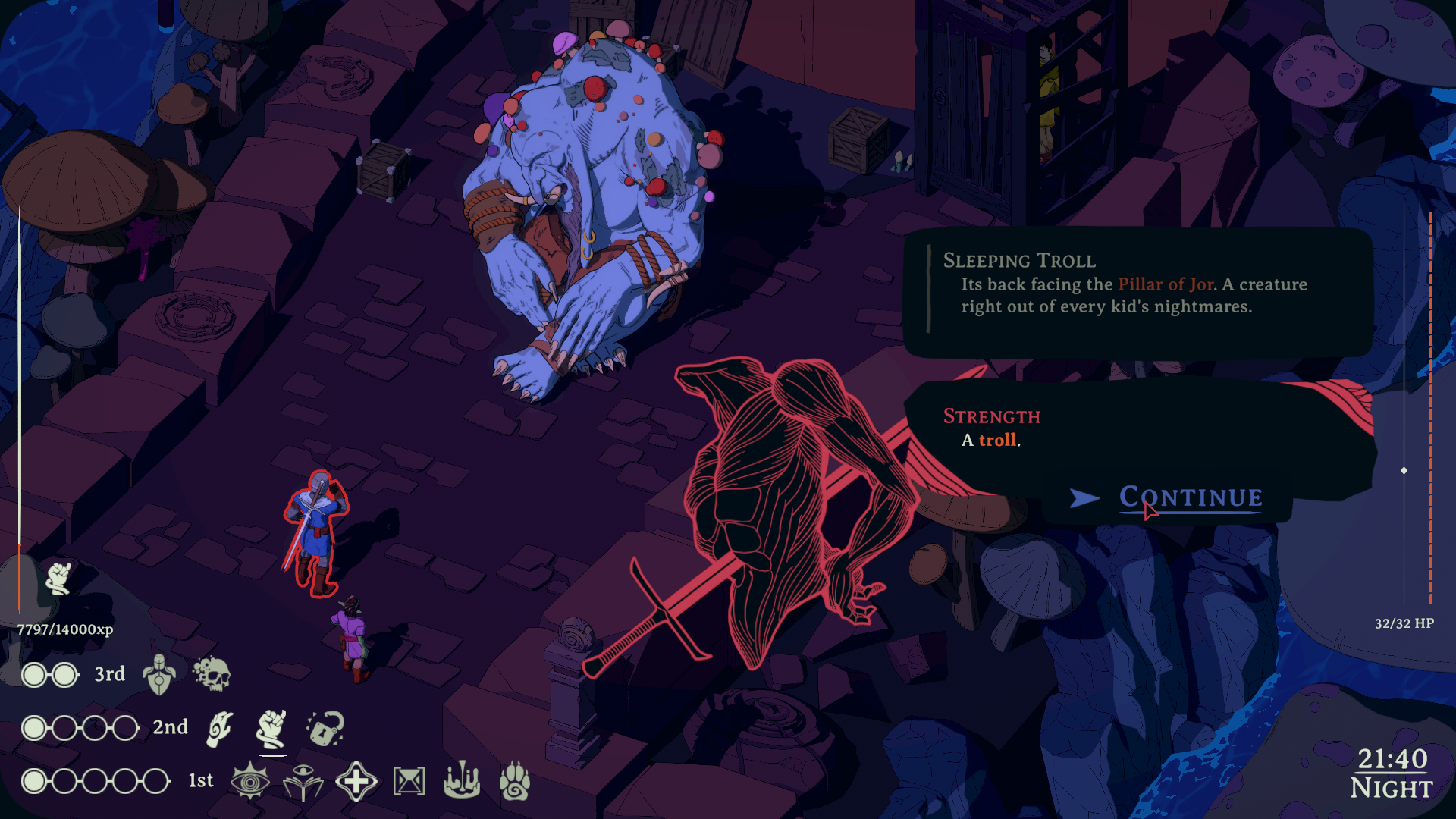Choose the smoking skull 3rd-level spell

[x=212, y=674]
